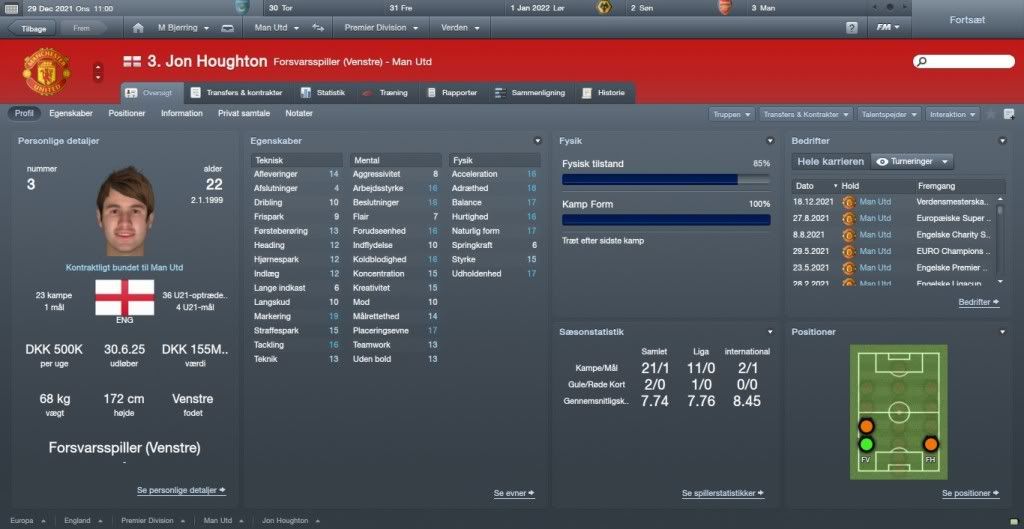The height and width of the screenshot is (529, 1024).
Task: Open the Privat samtale section
Action: (x=244, y=114)
